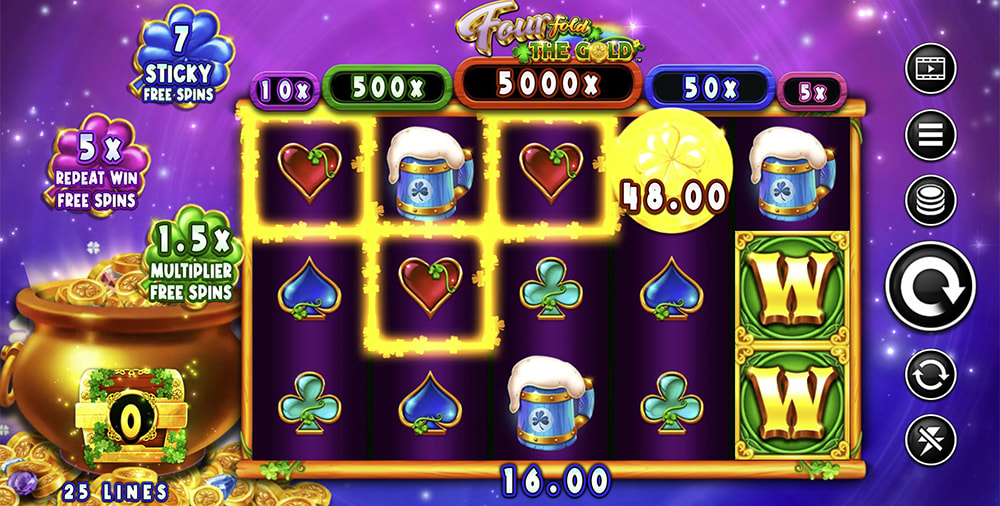Enable autoplay with the circular arrows button
Image resolution: width=1000 pixels, height=506 pixels.
[x=930, y=376]
